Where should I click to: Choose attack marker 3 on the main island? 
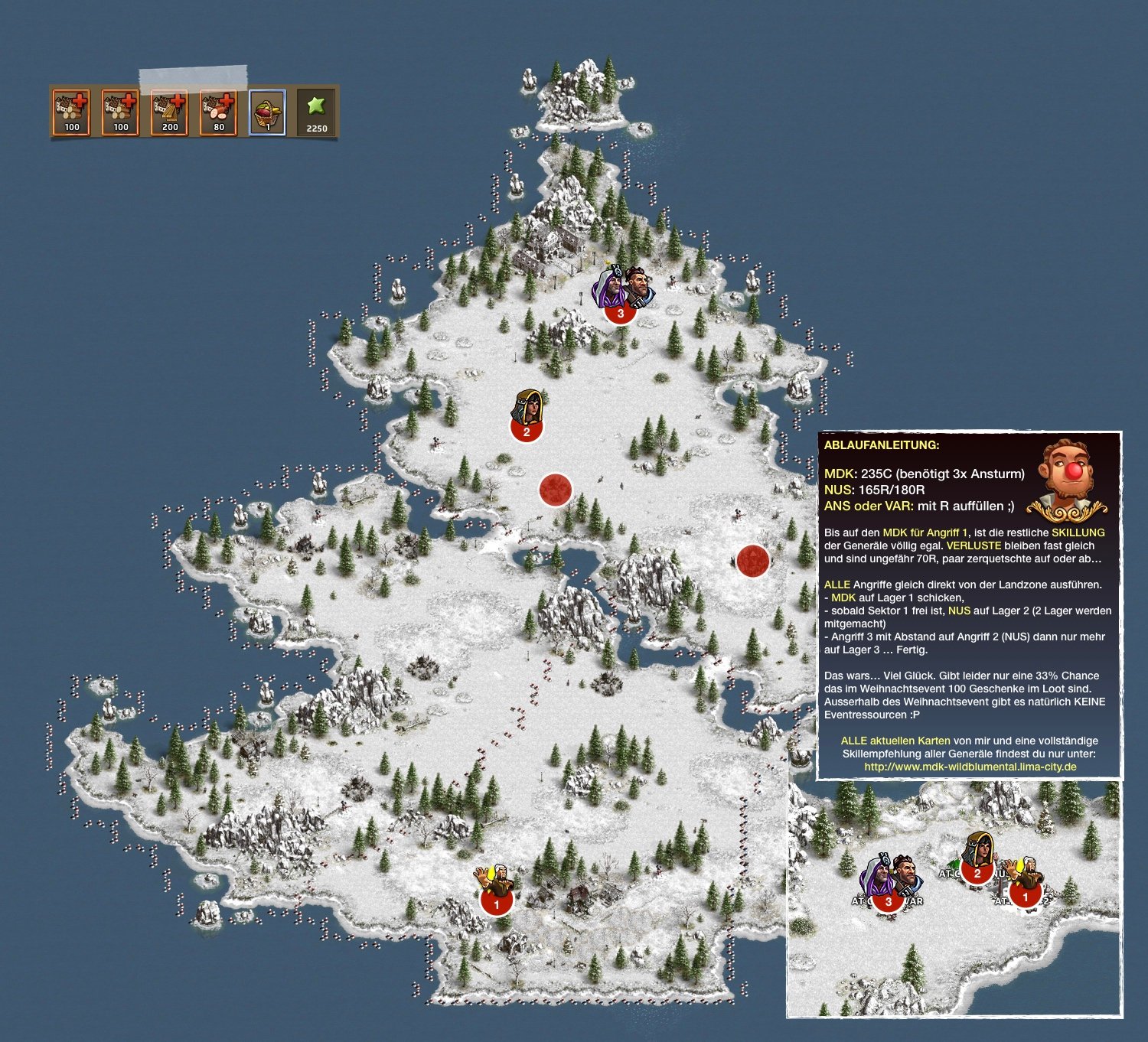(620, 311)
